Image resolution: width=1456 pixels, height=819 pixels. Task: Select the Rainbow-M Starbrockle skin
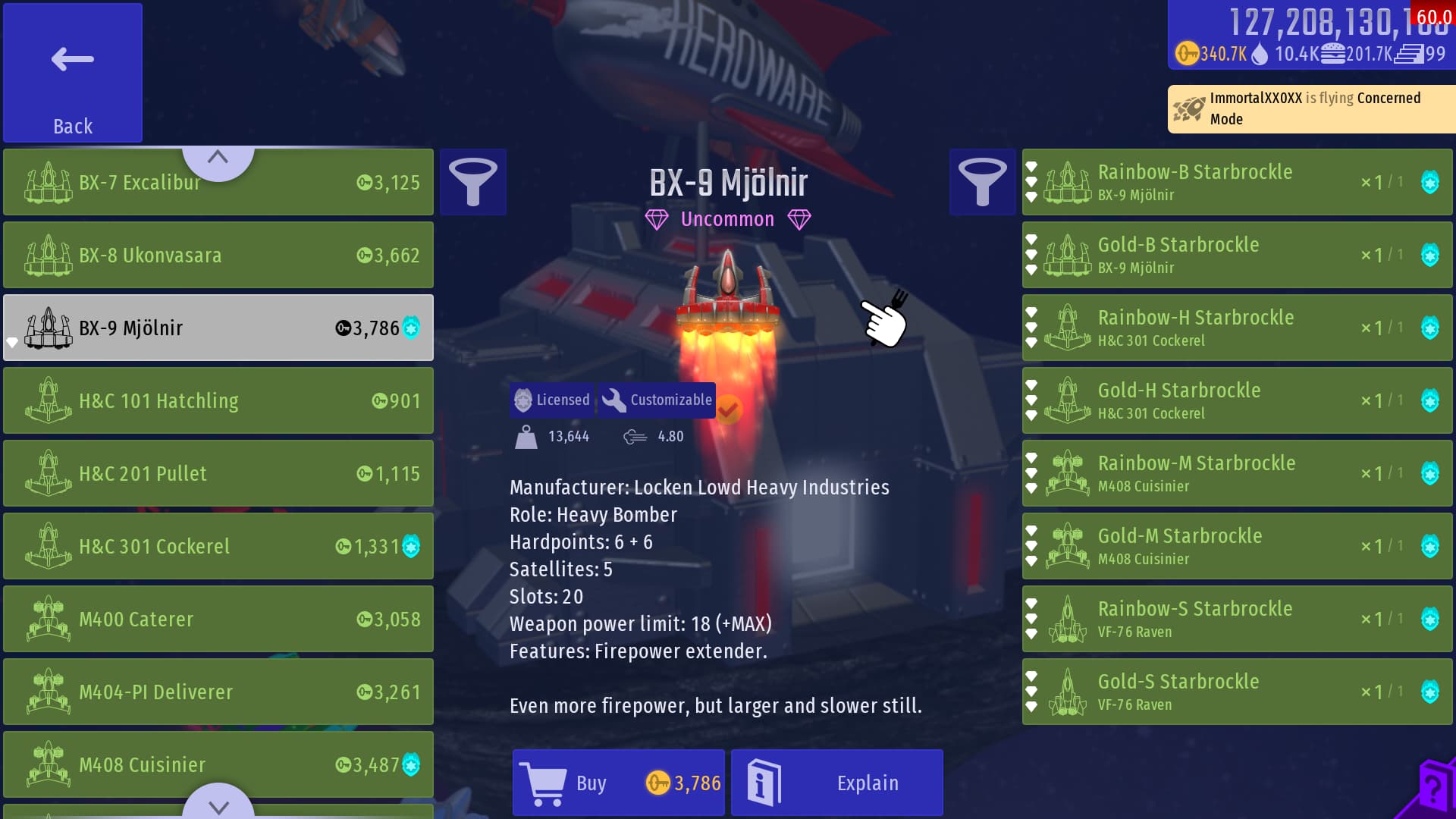(1236, 474)
